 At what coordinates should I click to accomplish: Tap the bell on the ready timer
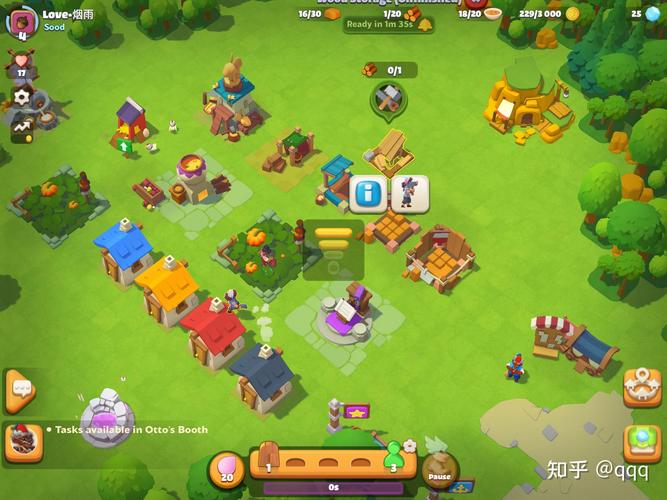point(424,25)
